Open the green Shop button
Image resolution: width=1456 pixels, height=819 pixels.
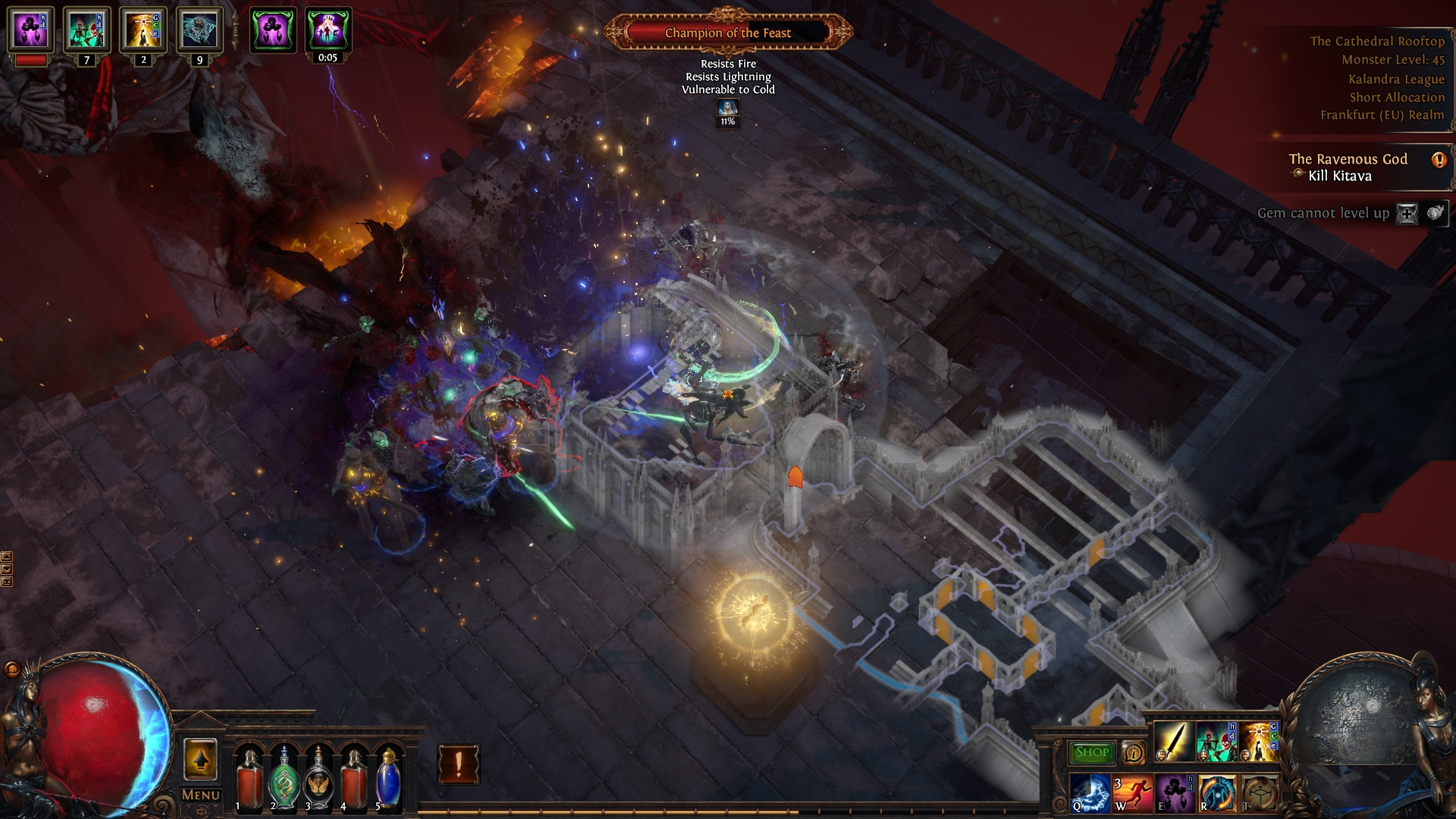point(1091,752)
